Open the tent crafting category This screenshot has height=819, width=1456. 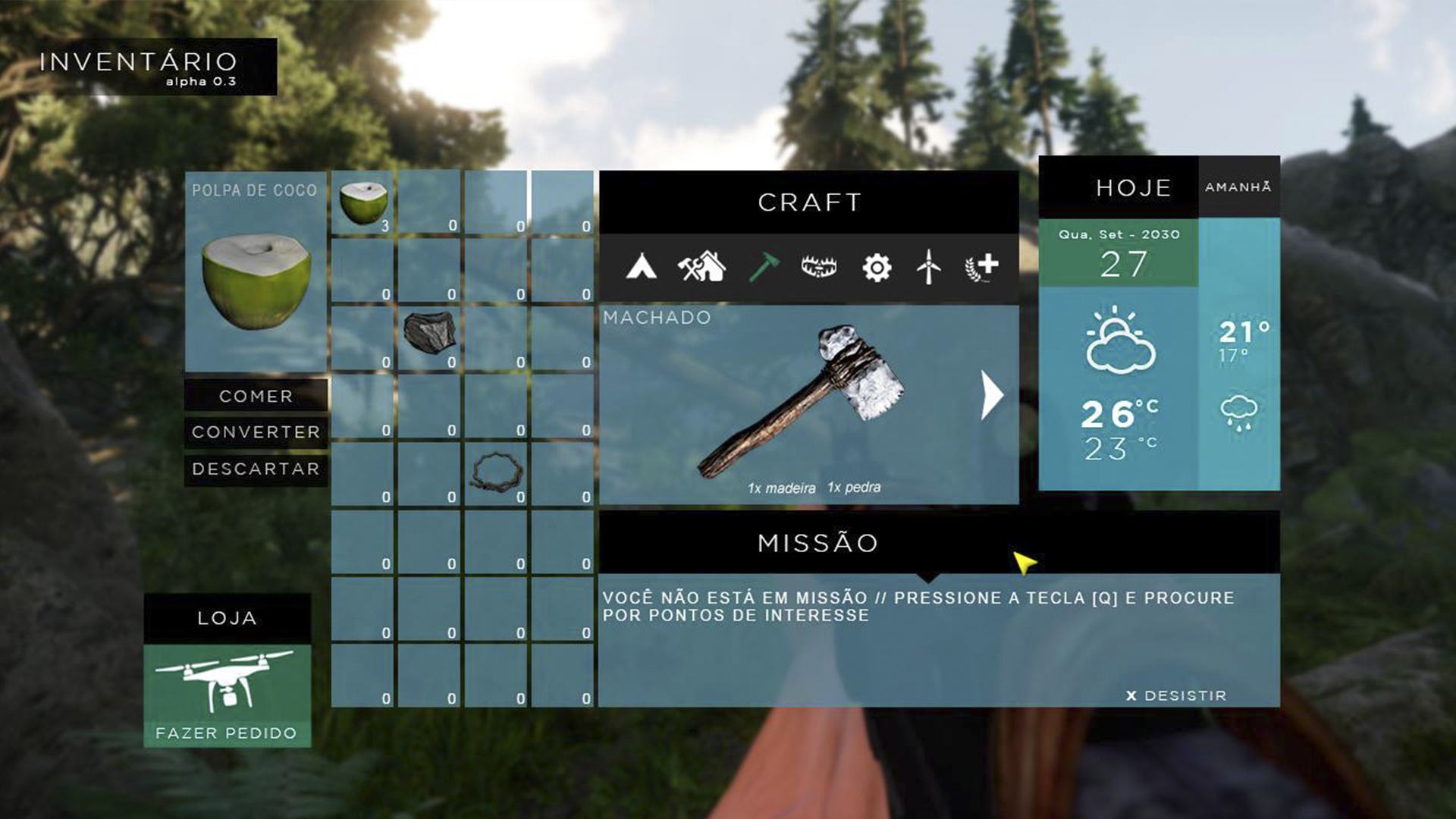[x=641, y=267]
